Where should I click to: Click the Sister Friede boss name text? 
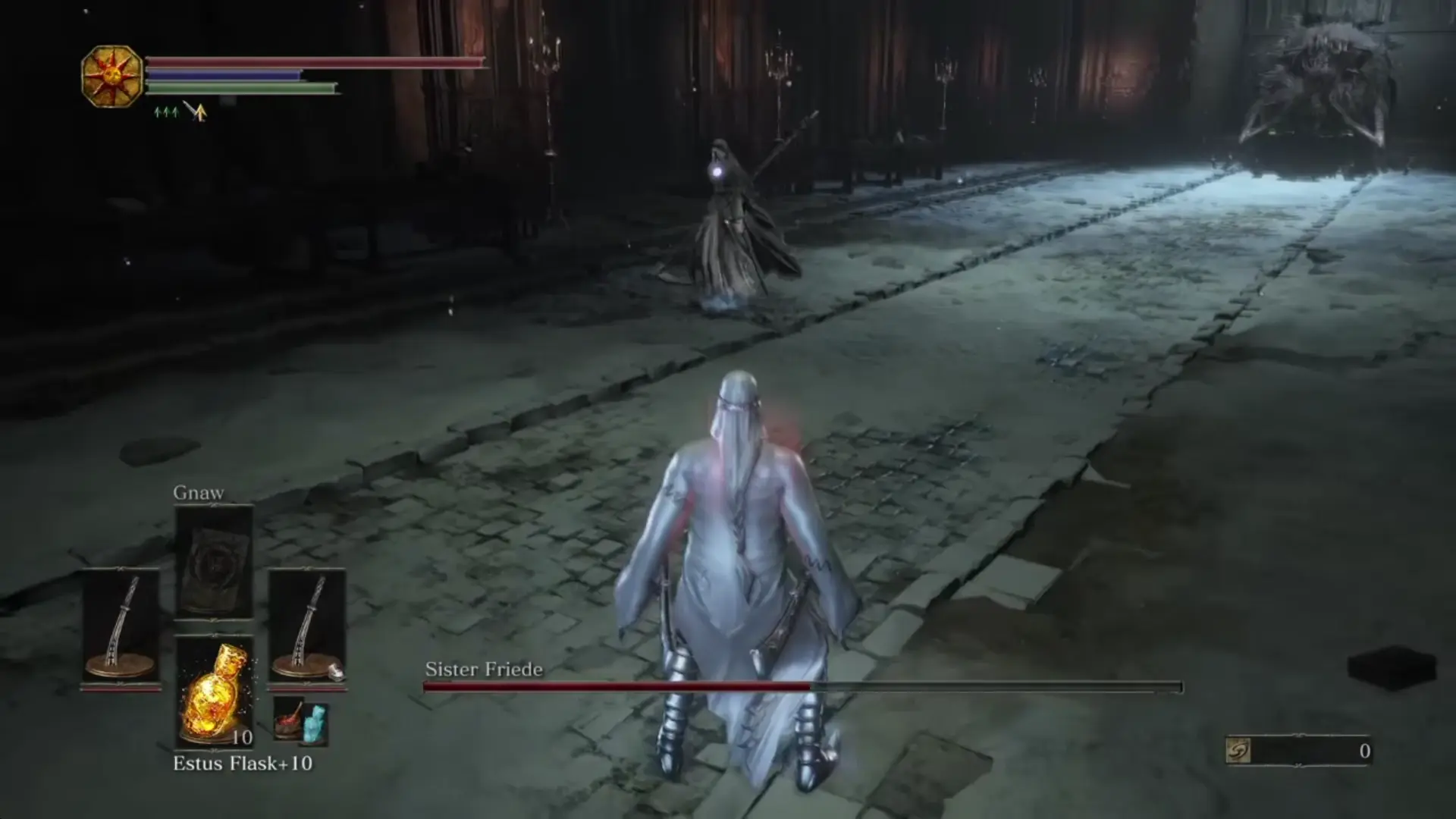(x=482, y=670)
